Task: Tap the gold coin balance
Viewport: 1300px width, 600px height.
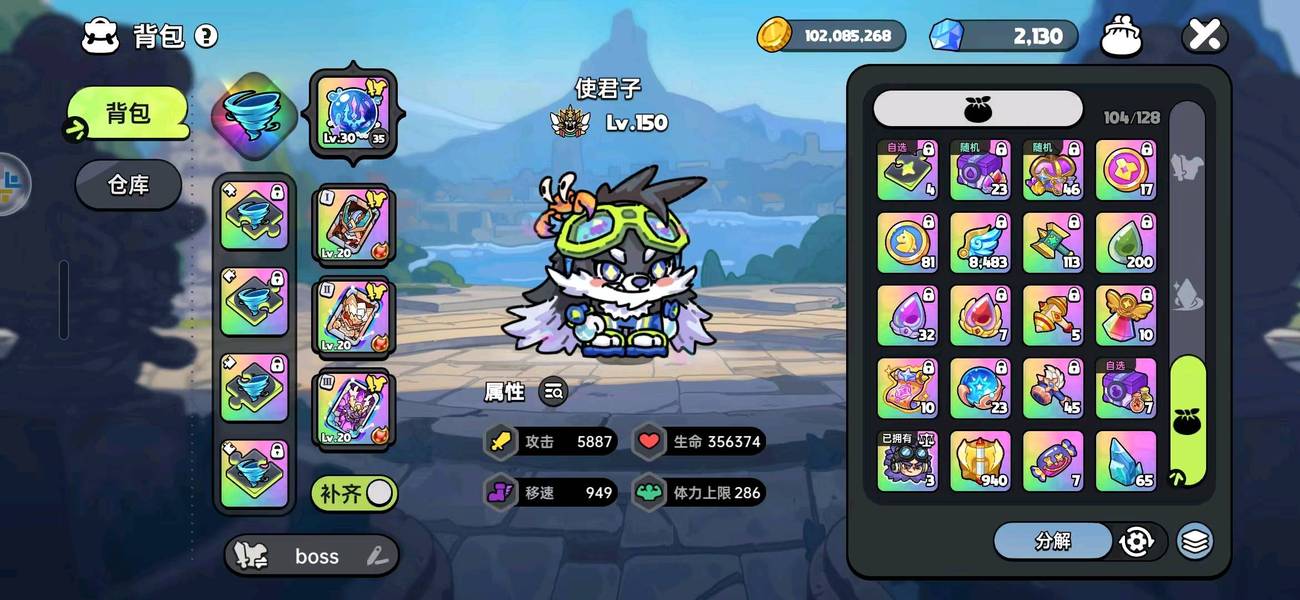Action: coord(832,36)
